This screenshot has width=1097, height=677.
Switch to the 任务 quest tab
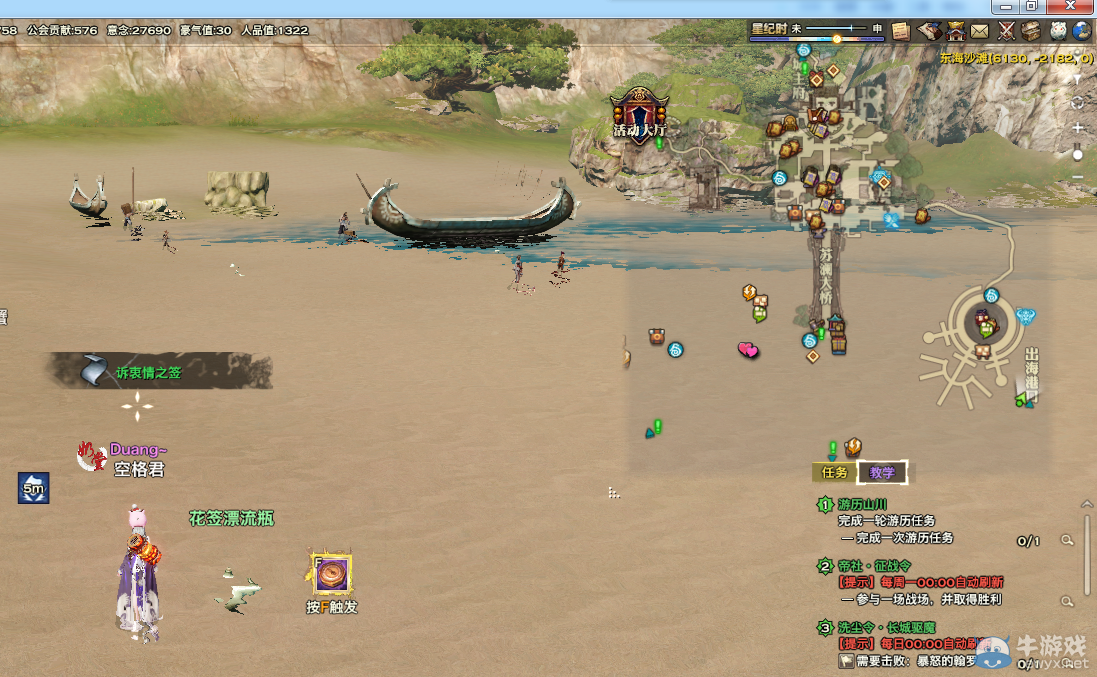click(834, 472)
